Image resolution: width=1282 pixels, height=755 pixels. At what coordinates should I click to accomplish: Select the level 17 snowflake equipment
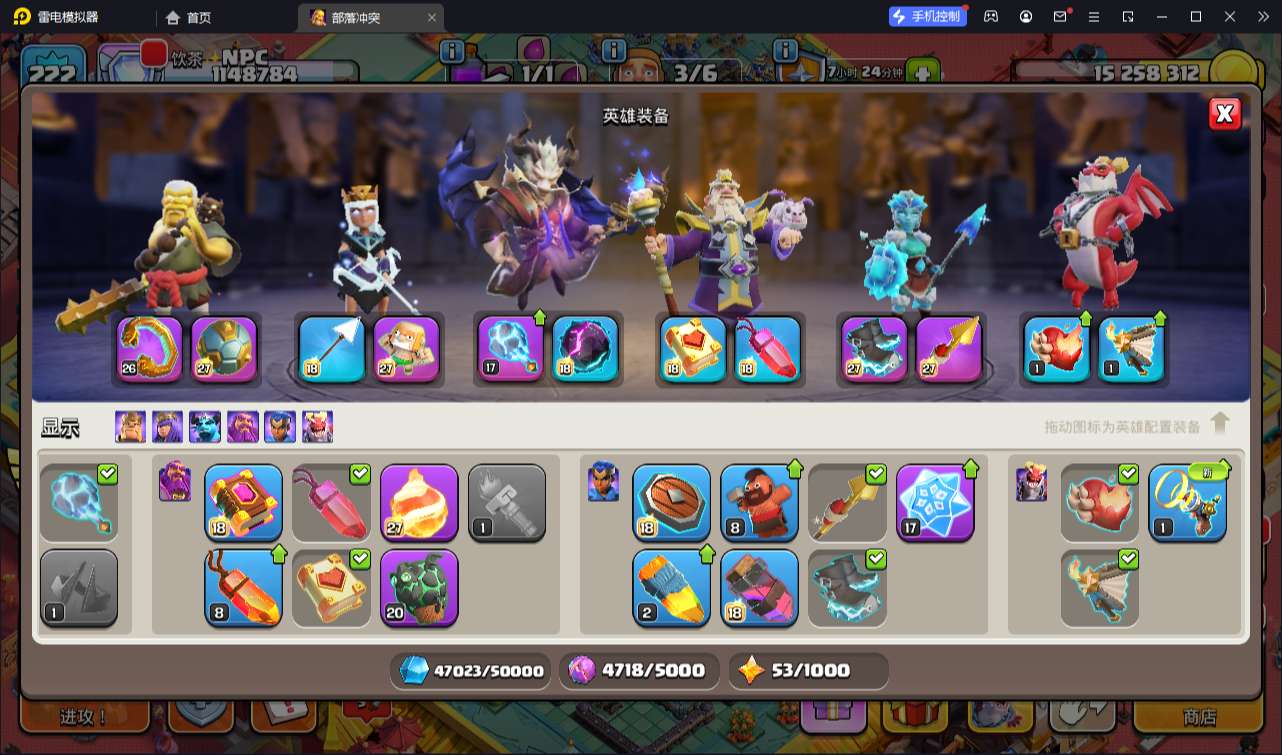coord(935,503)
